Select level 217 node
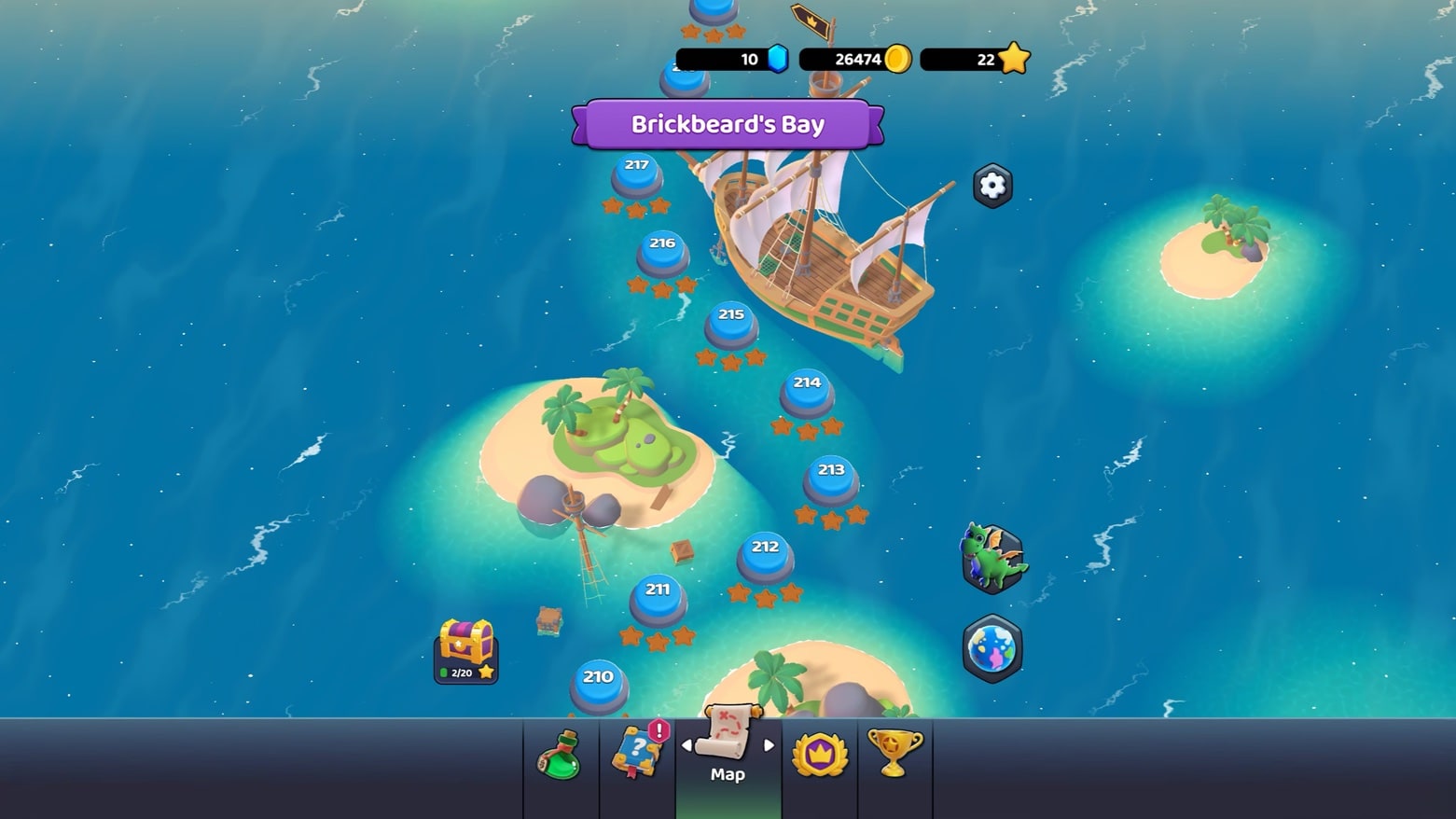The image size is (1456, 819). (x=637, y=174)
